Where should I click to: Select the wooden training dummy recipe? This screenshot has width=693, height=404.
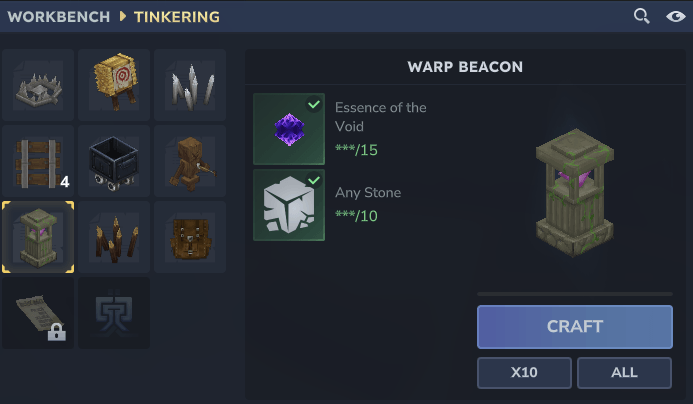pyautogui.click(x=190, y=161)
